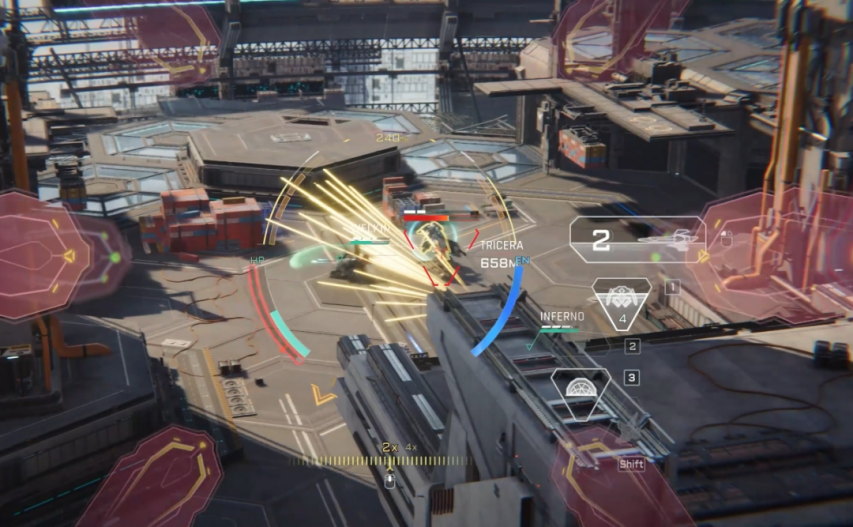Activate the mech-head ability icon with count 4
Viewport: 853px width, 527px height.
[621, 303]
